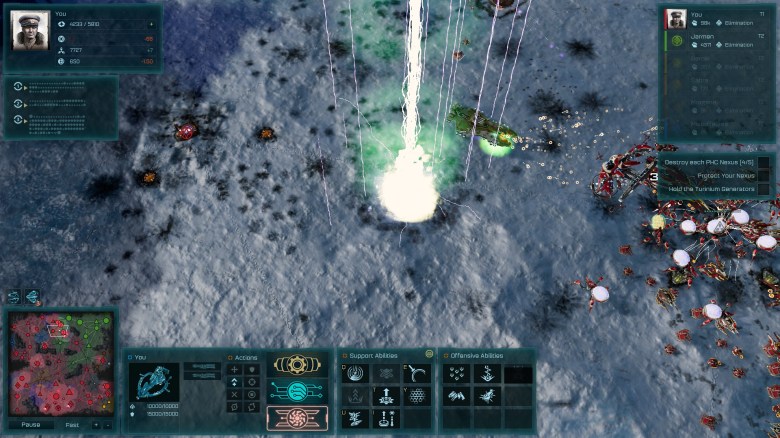Select the red swirl ability category
This screenshot has width=780, height=438.
296,416
